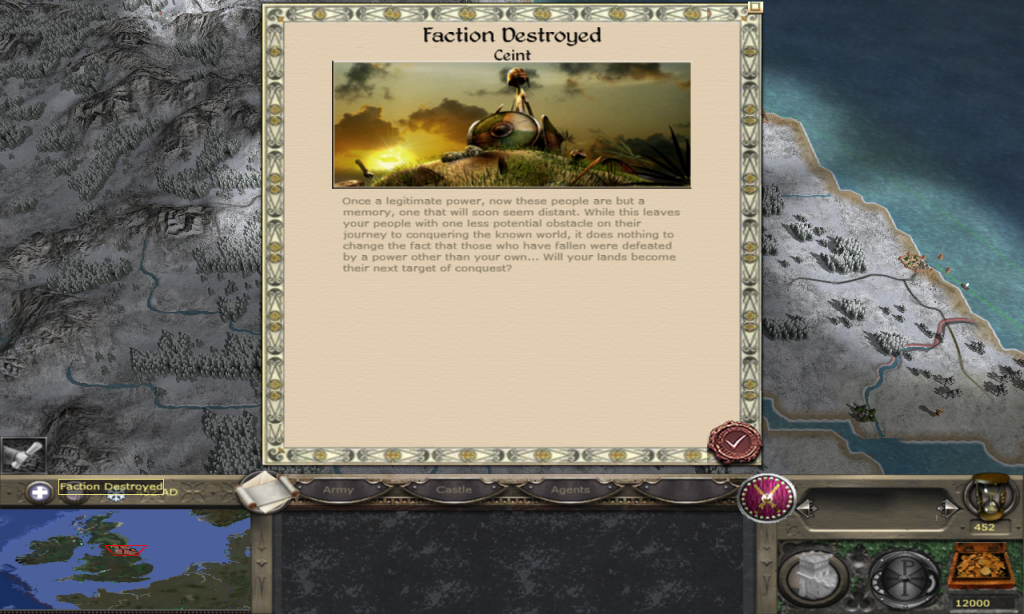Open the rolled scroll beside the Army tab
Screen dimensions: 1024x614
[268, 490]
